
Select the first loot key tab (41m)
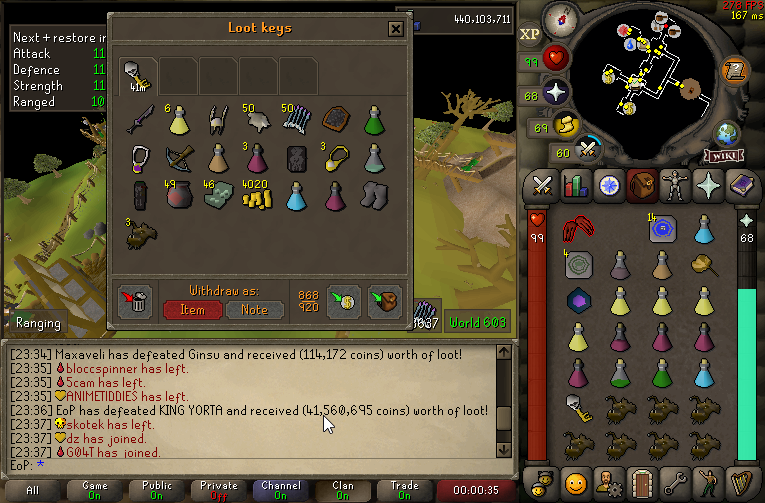point(136,73)
